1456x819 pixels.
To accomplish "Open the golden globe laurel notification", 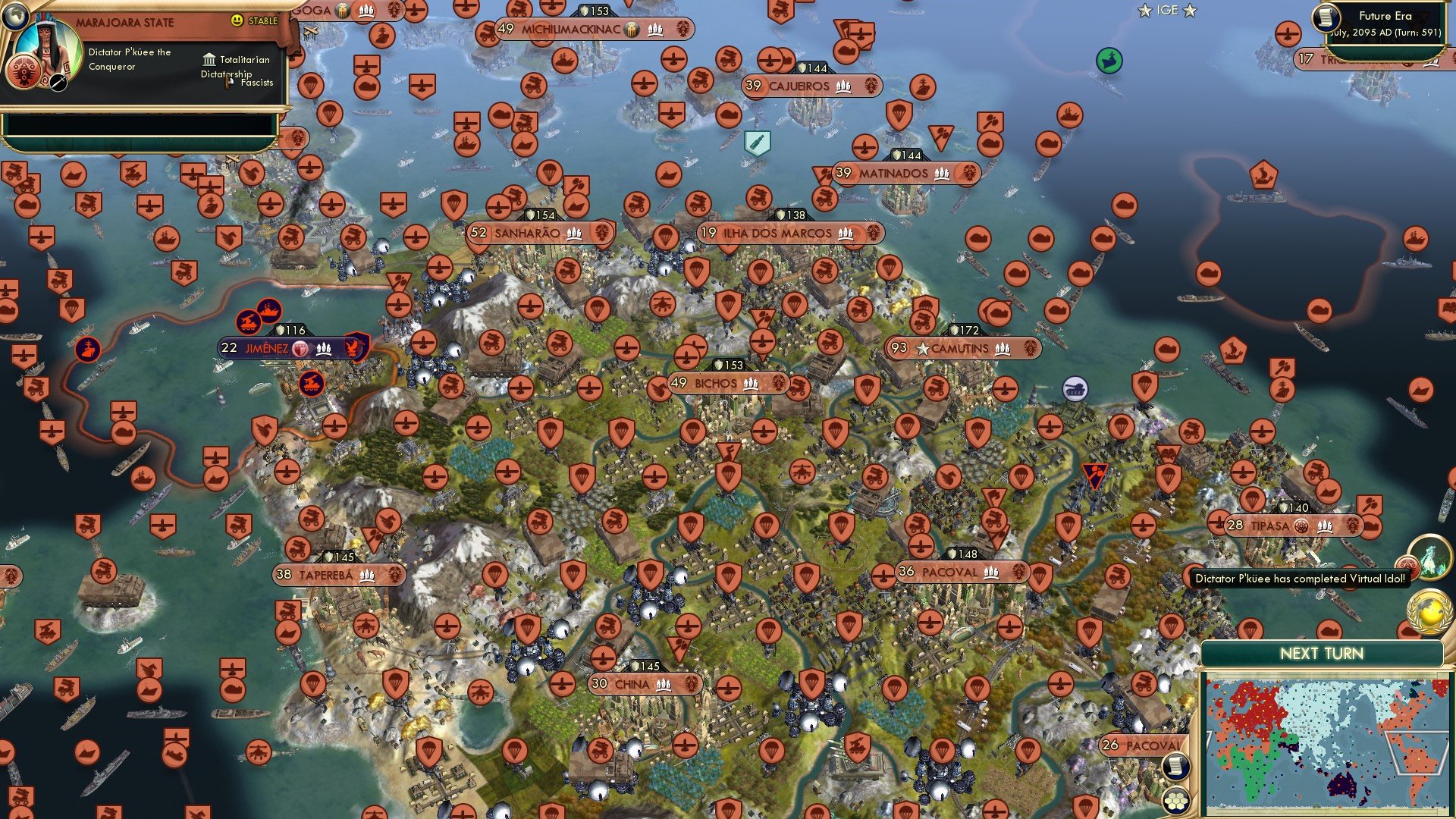I will tap(1429, 611).
